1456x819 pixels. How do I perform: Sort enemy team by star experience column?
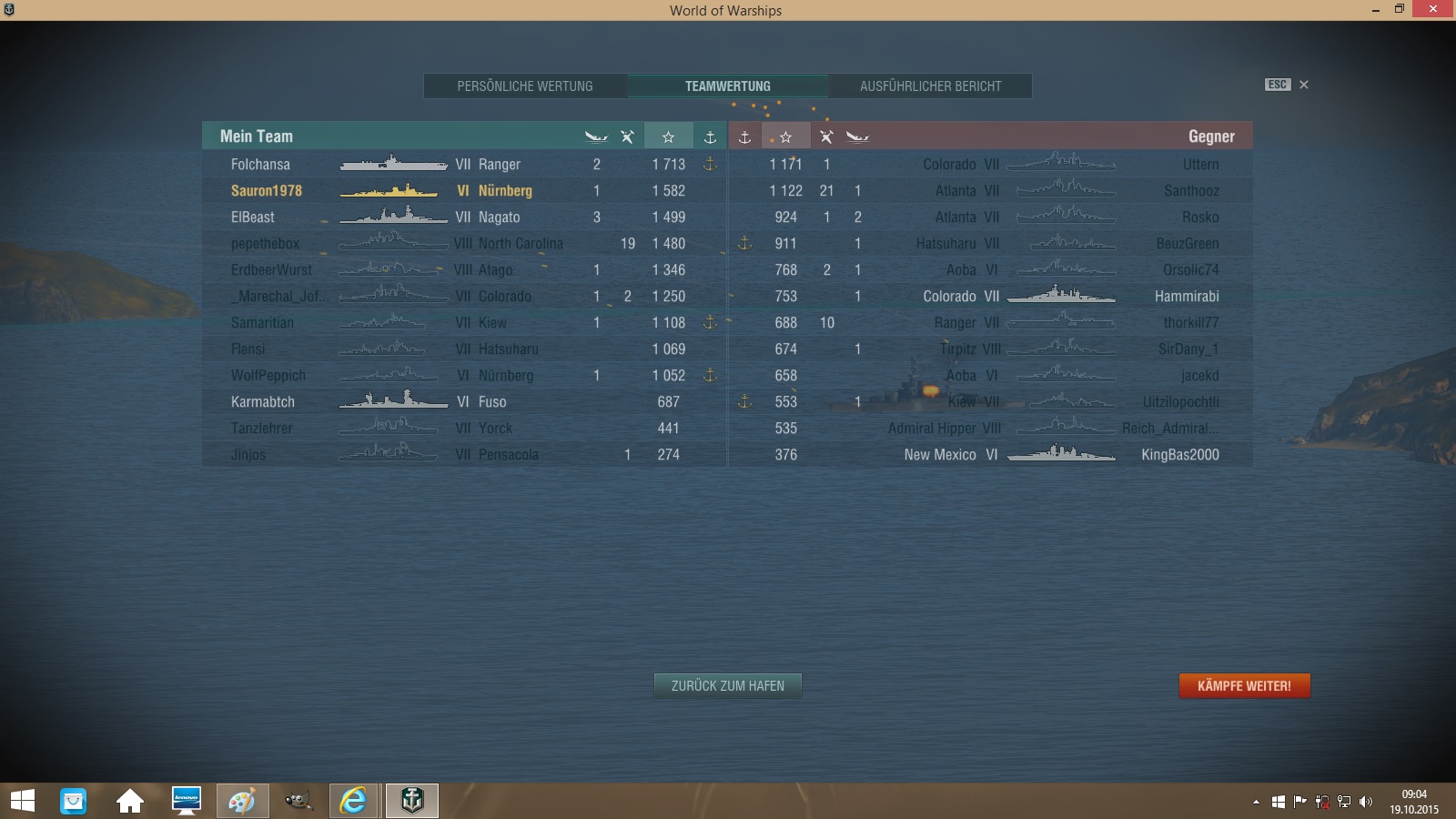pos(786,136)
